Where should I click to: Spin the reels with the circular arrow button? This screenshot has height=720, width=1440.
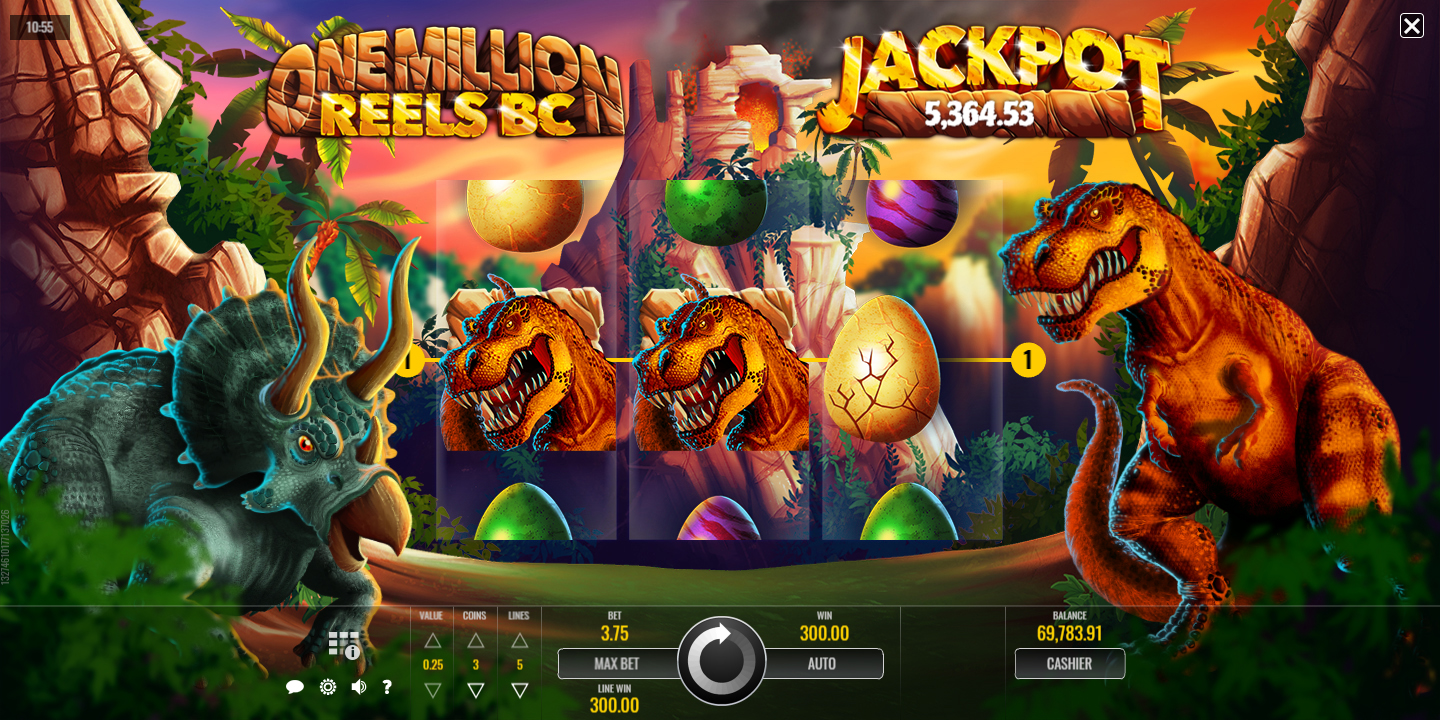click(x=721, y=661)
